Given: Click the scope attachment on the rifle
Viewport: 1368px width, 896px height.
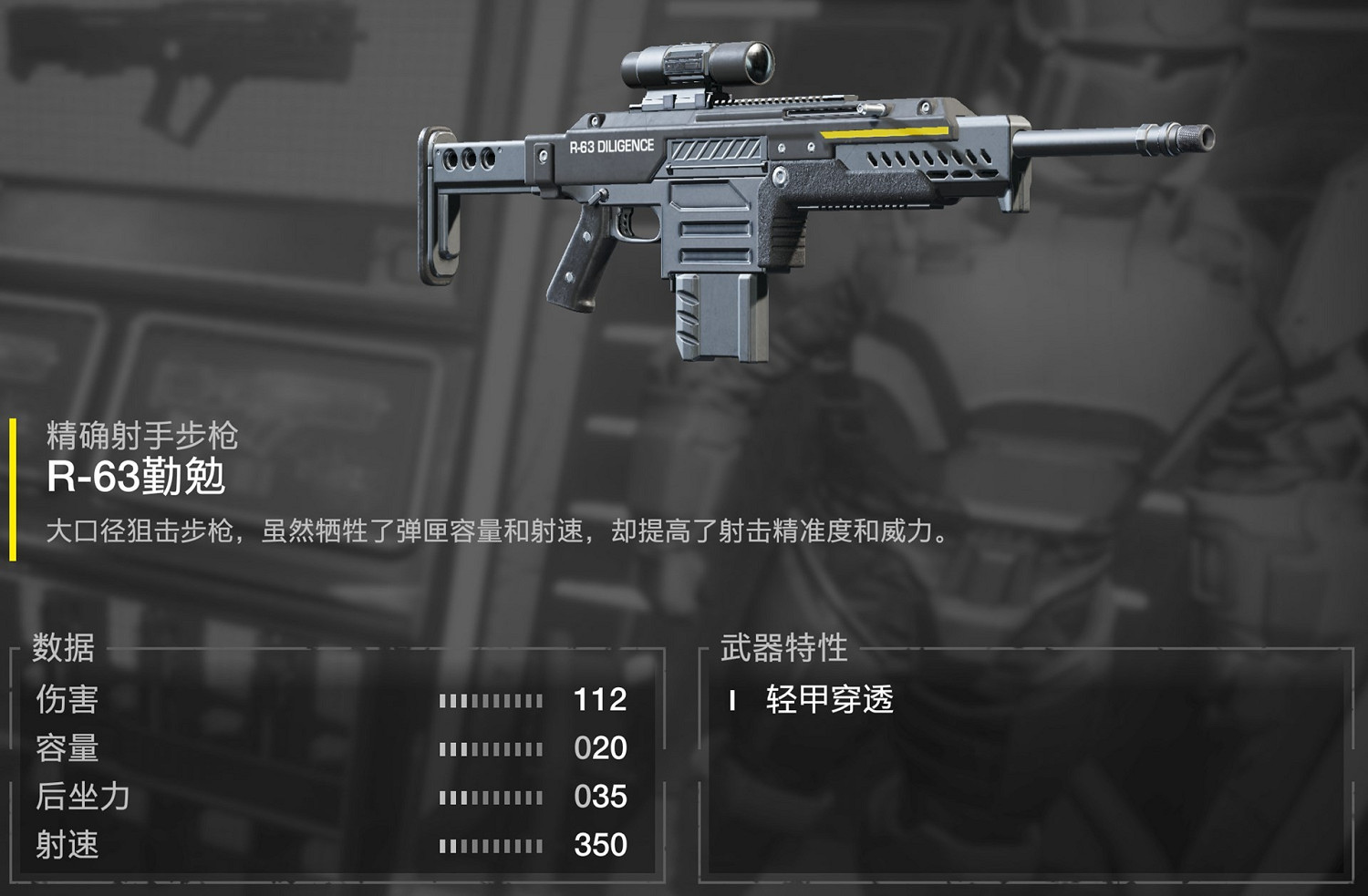Looking at the screenshot, I should (x=698, y=64).
